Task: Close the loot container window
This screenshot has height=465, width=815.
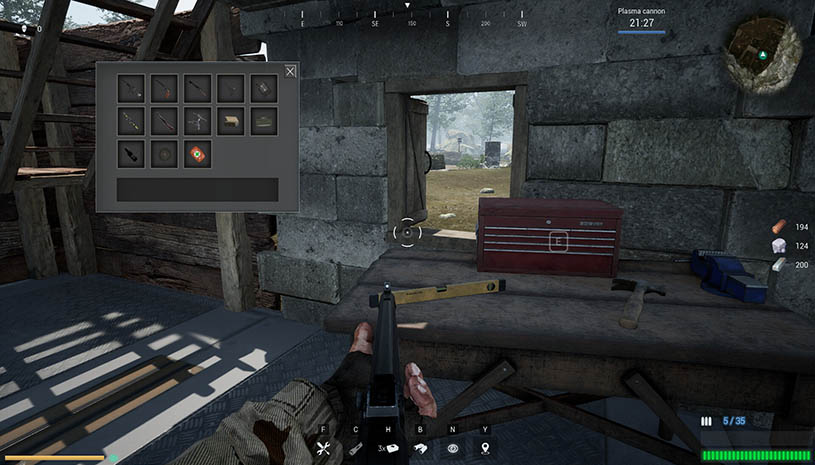Action: (x=290, y=71)
